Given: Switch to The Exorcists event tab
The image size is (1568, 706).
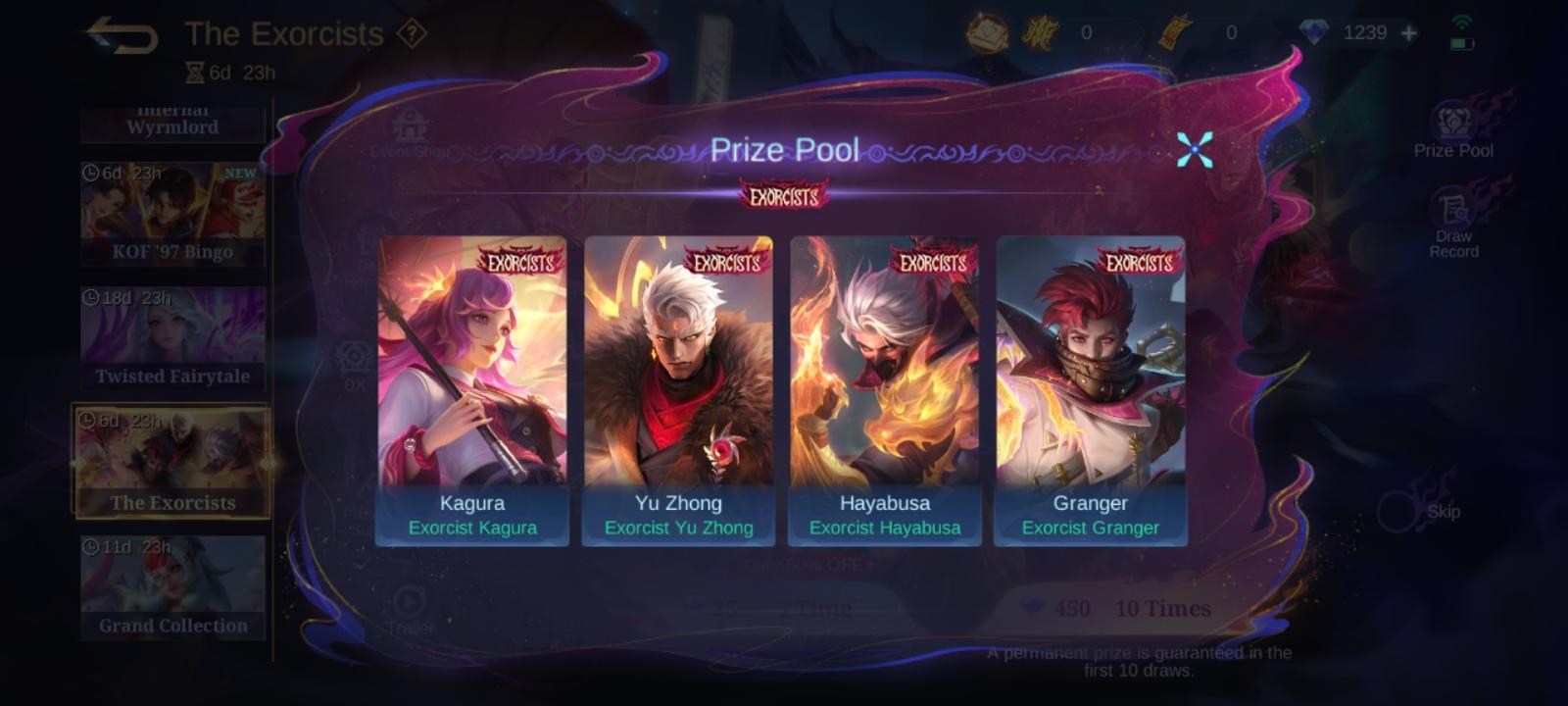Looking at the screenshot, I should pos(172,461).
